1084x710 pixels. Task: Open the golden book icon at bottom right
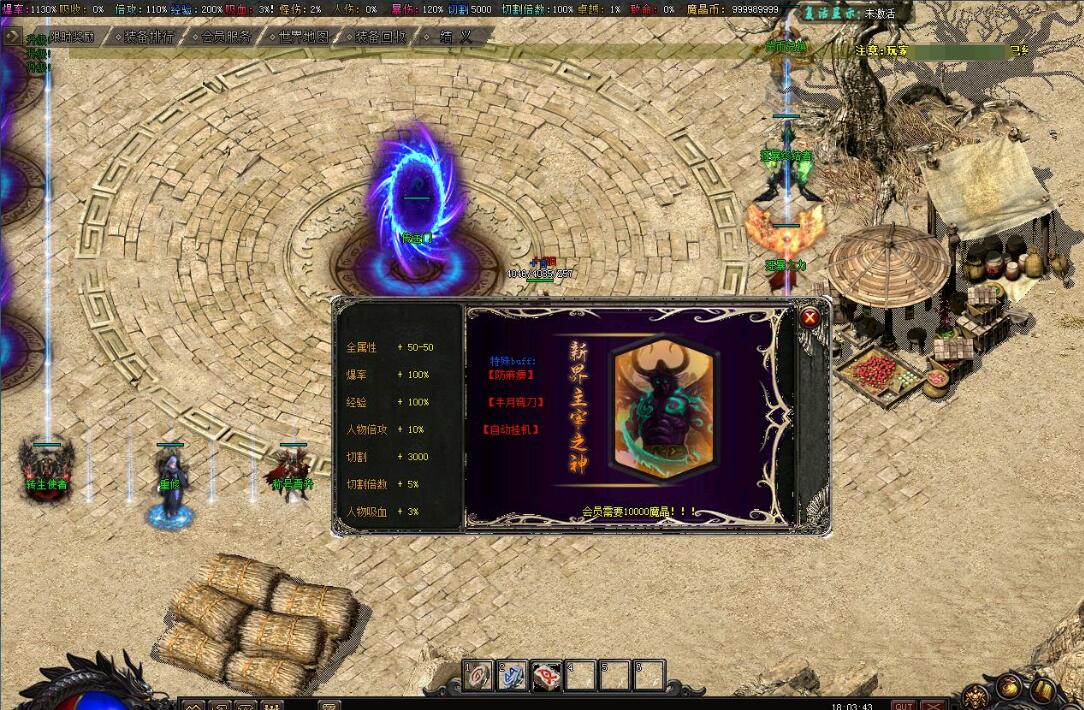coord(1042,688)
